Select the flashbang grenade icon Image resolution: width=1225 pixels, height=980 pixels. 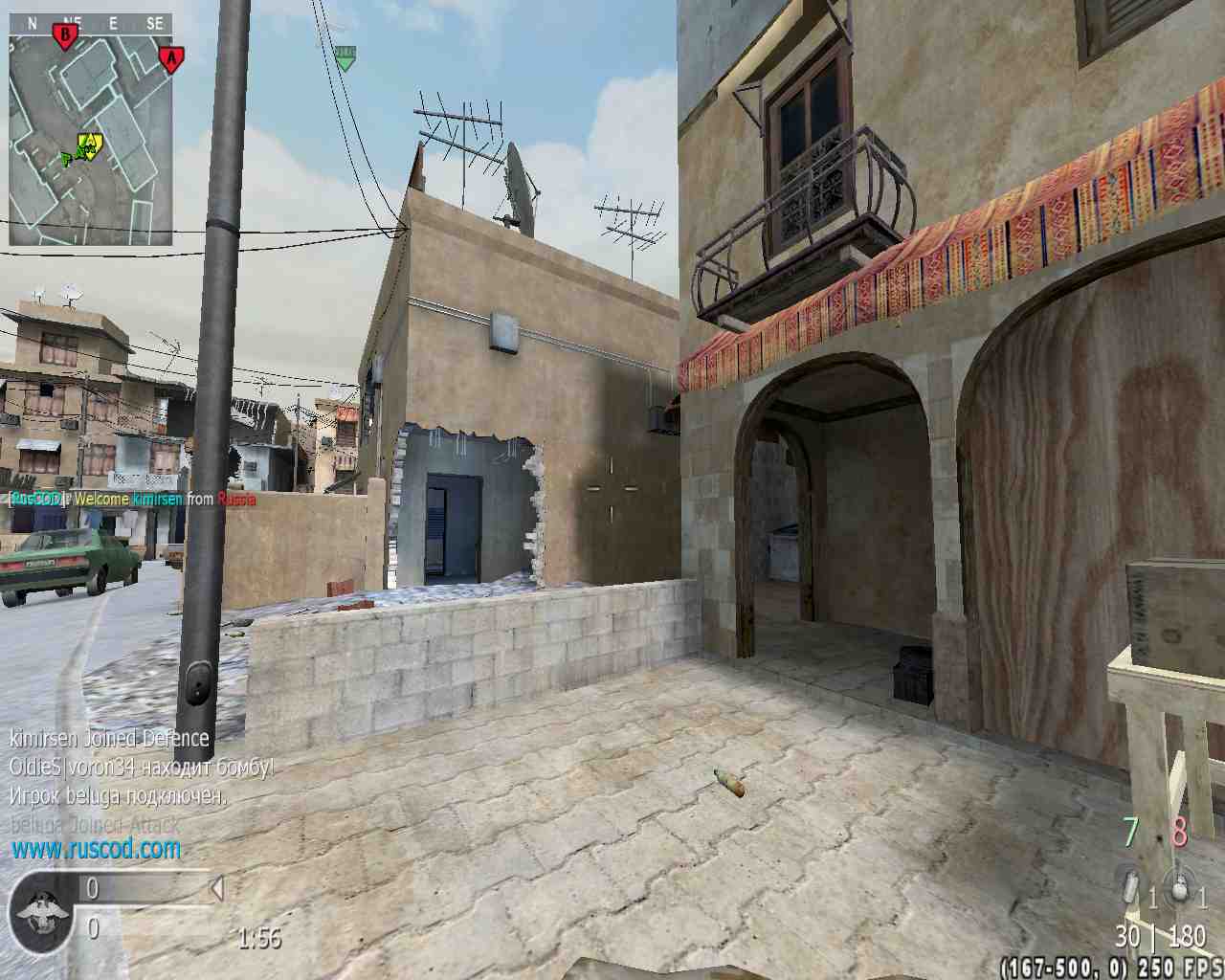1131,888
